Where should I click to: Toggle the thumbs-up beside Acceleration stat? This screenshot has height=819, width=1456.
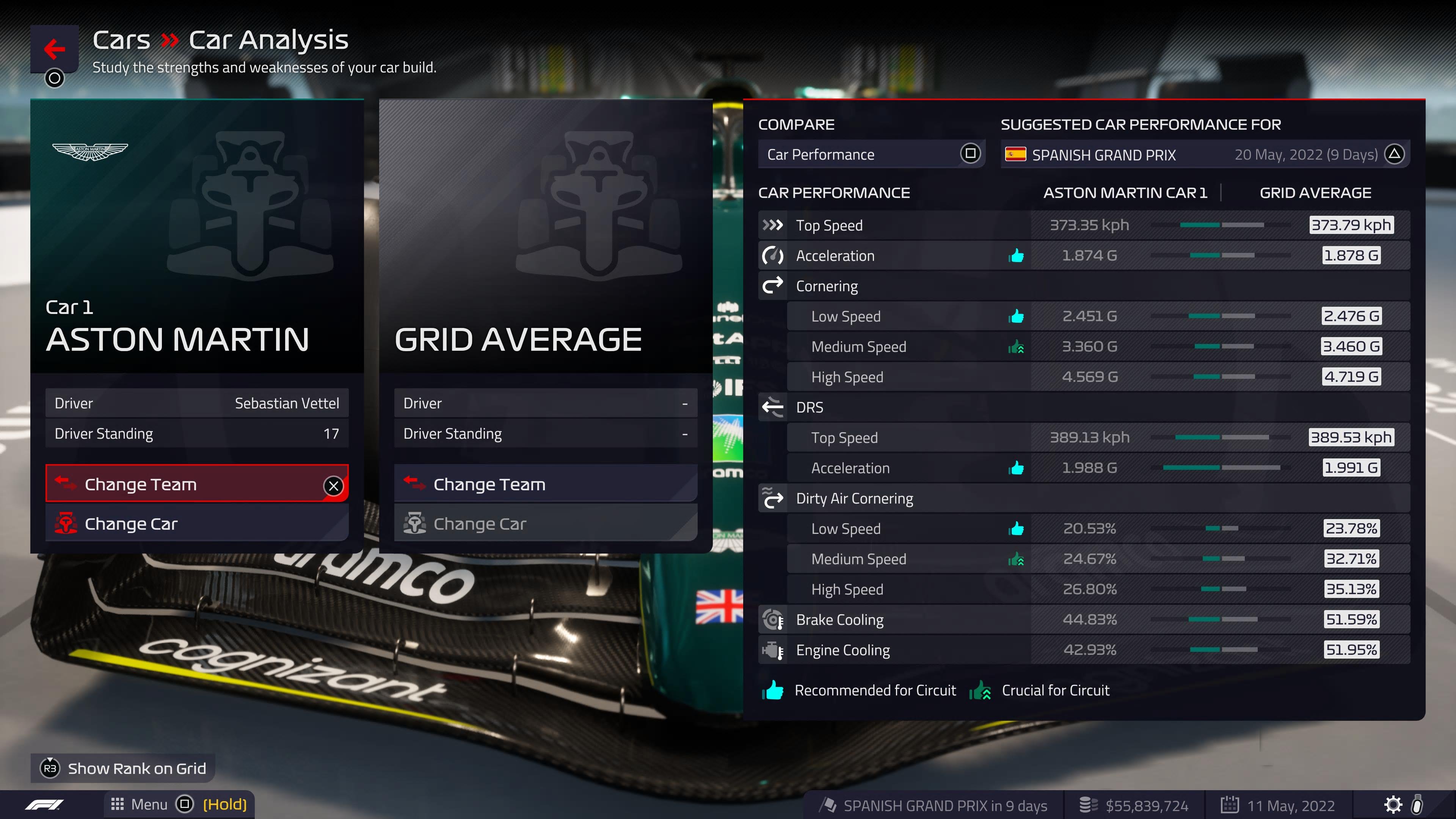[x=1016, y=256]
